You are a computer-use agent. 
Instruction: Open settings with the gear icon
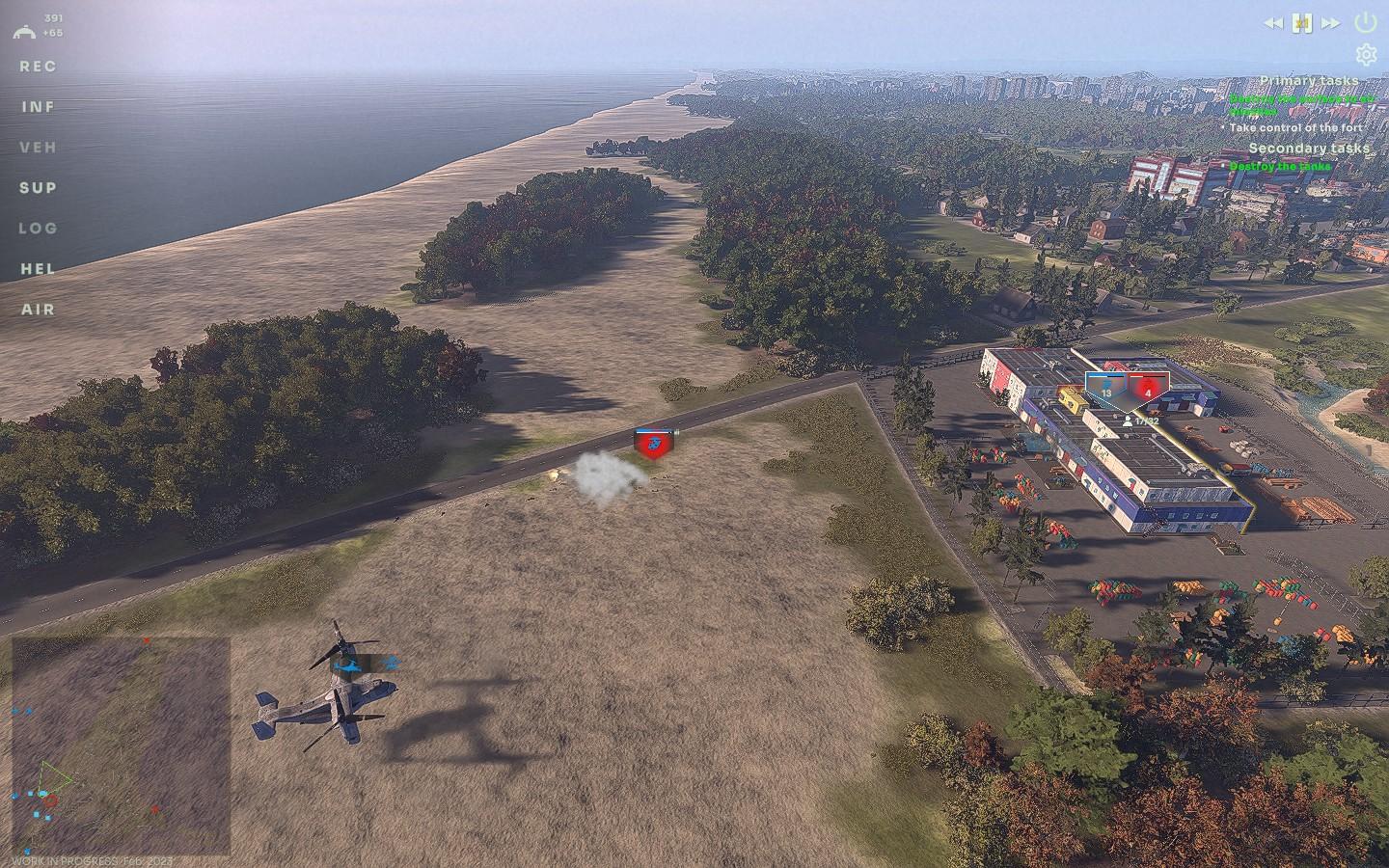tap(1366, 54)
